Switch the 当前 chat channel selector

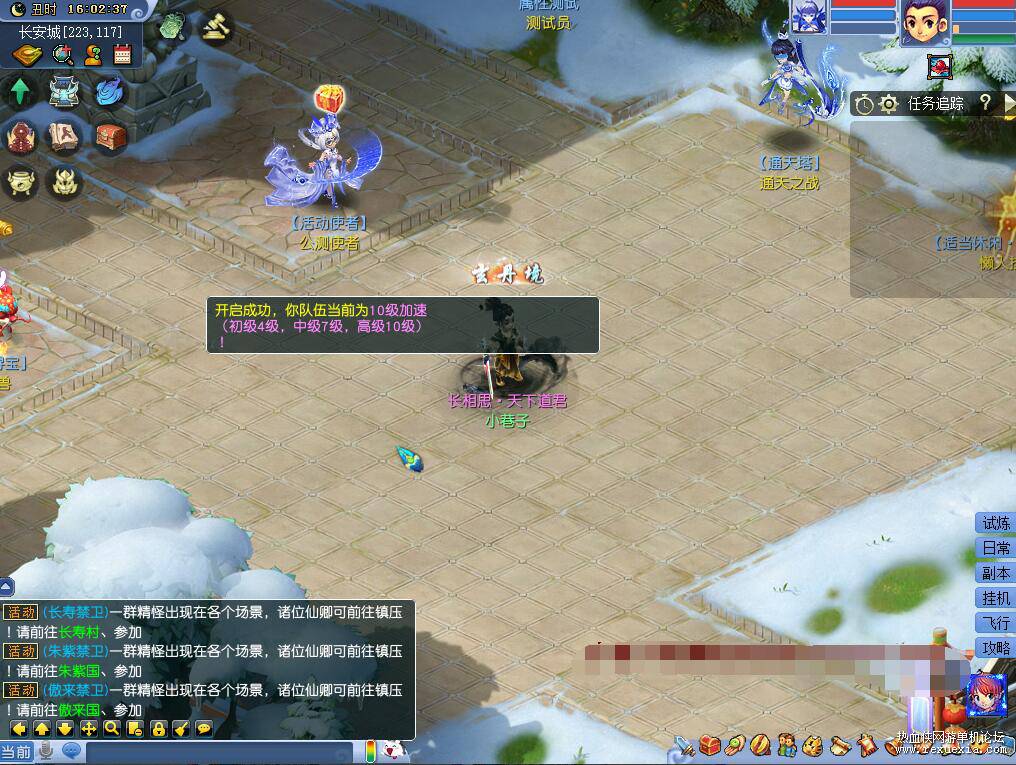coord(16,751)
